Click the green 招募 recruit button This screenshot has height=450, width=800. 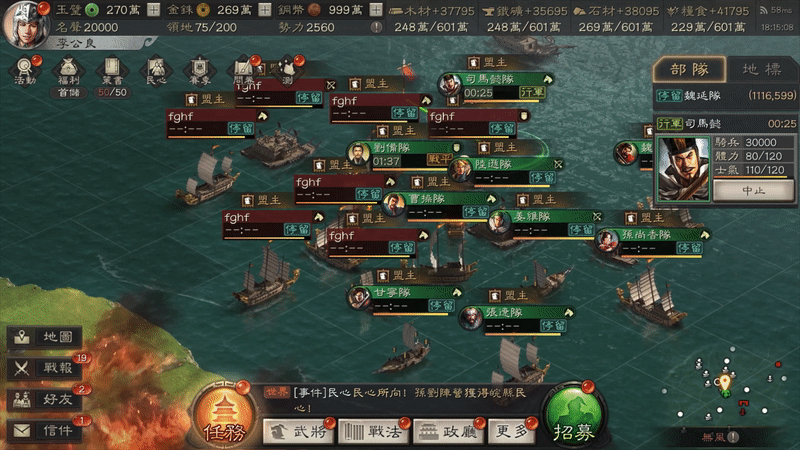[573, 418]
